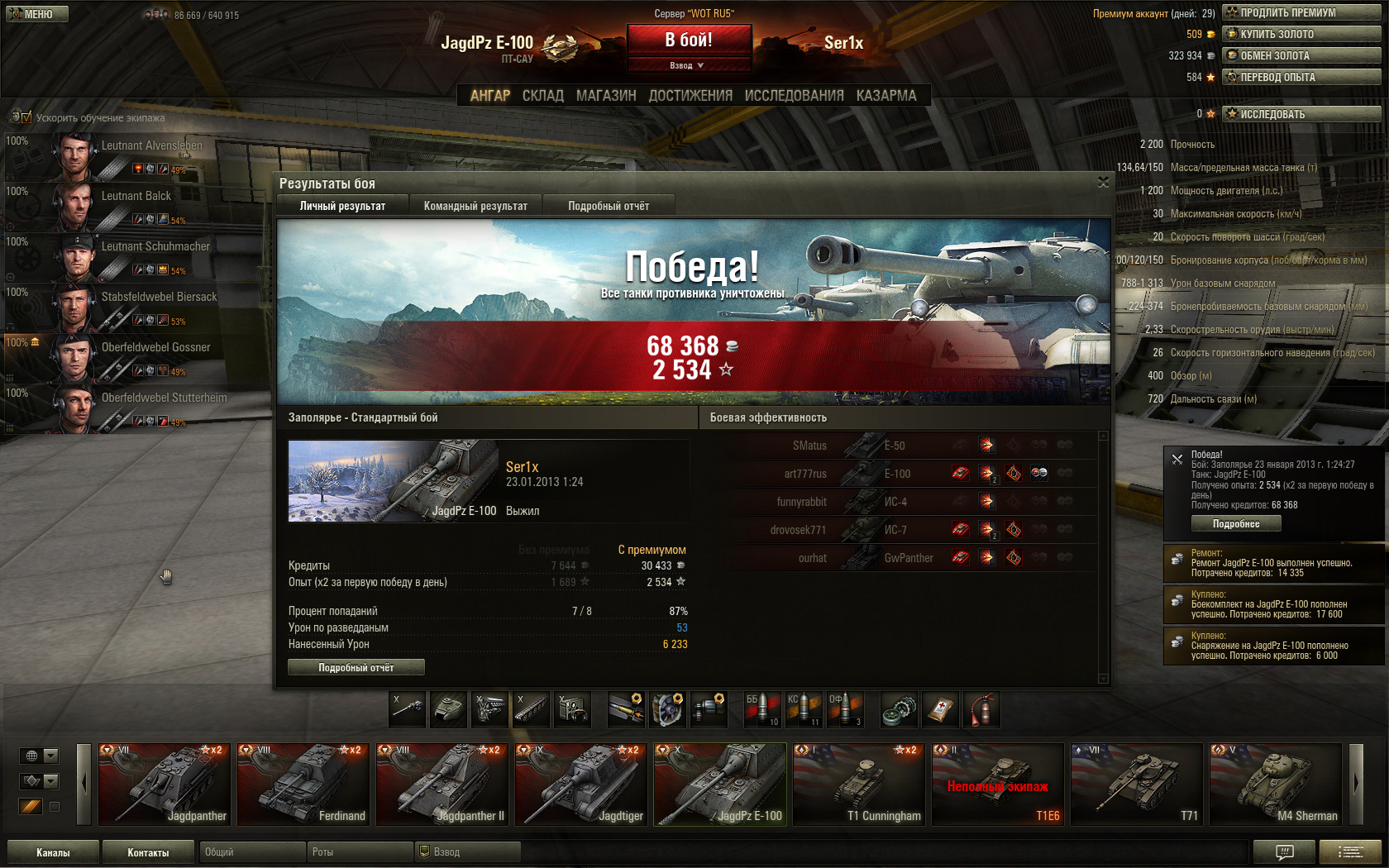
Task: Open the main Меню button
Action: [x=36, y=14]
